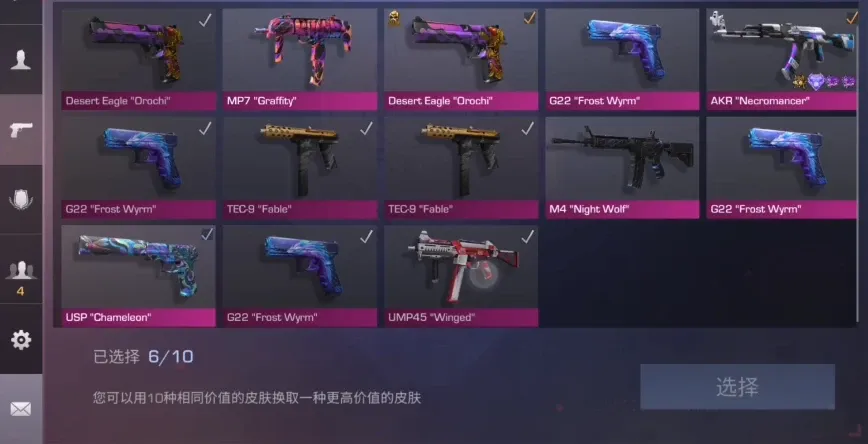Open the player profile sidebar icon
Screen dimensions: 868x444
pyautogui.click(x=20, y=59)
